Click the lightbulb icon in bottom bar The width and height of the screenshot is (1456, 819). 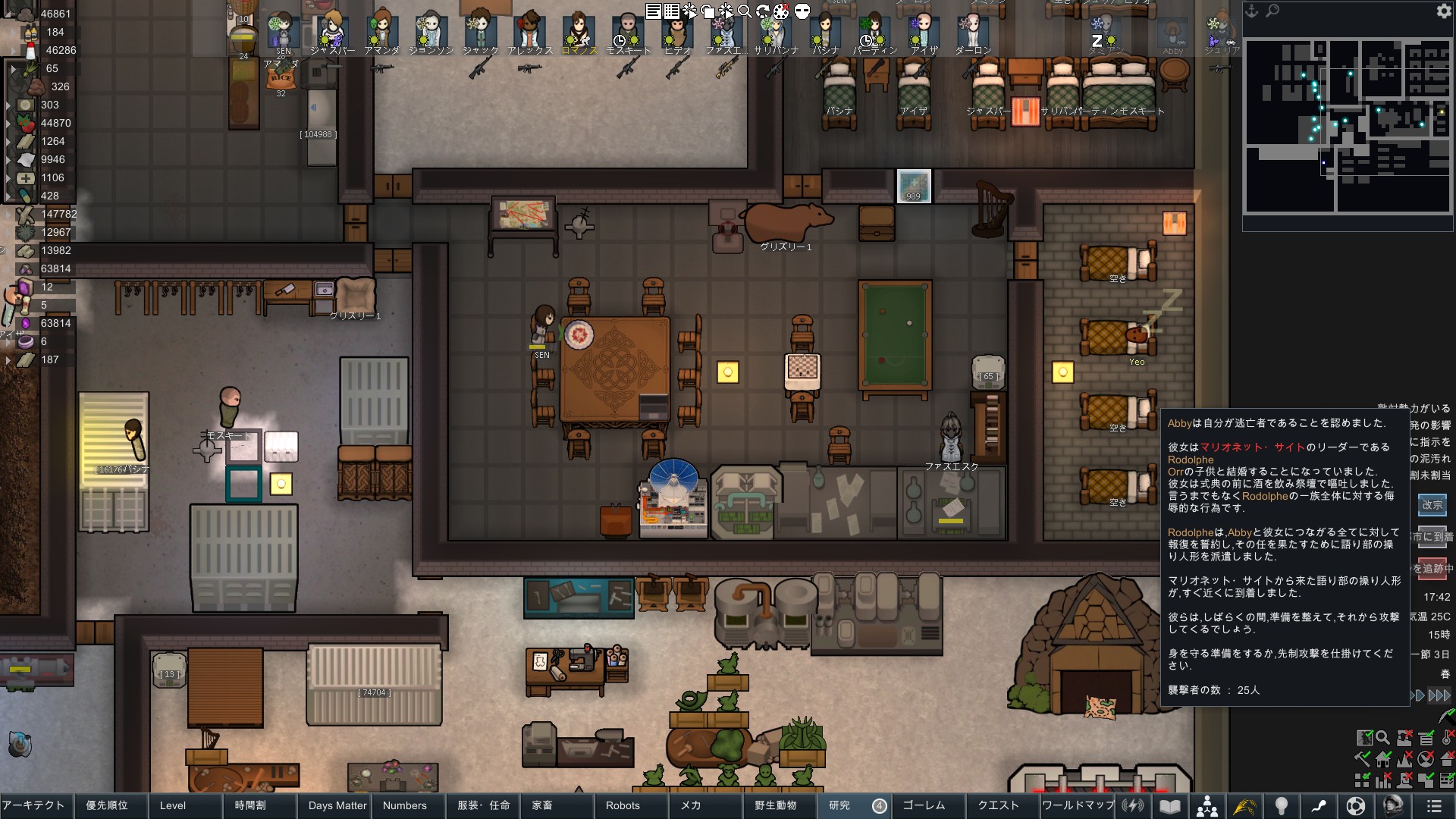1282,806
